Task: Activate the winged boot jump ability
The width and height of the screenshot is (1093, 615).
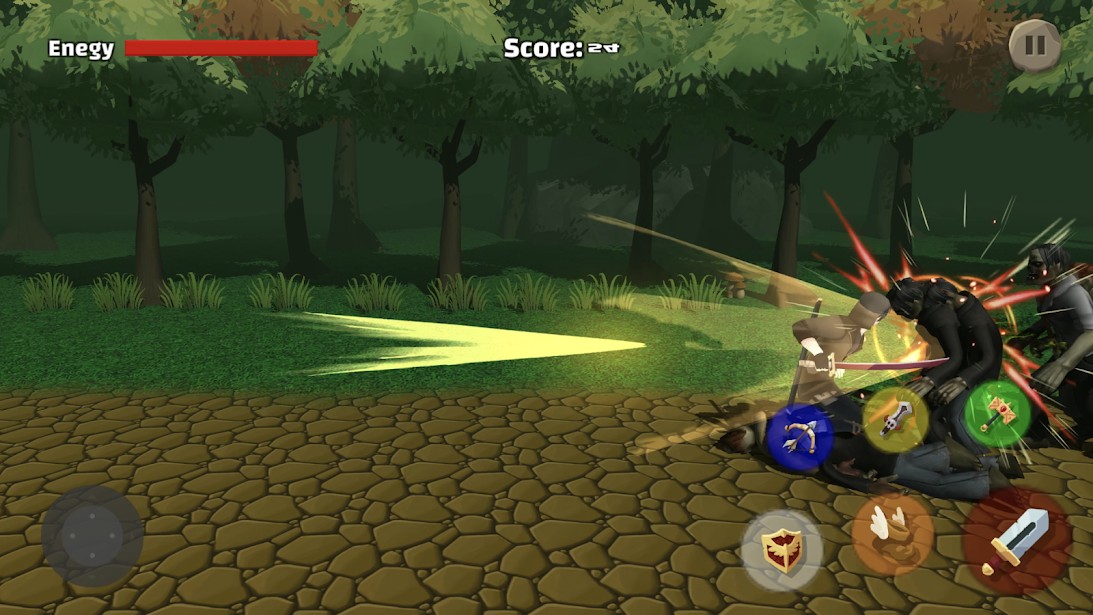Action: pos(892,535)
